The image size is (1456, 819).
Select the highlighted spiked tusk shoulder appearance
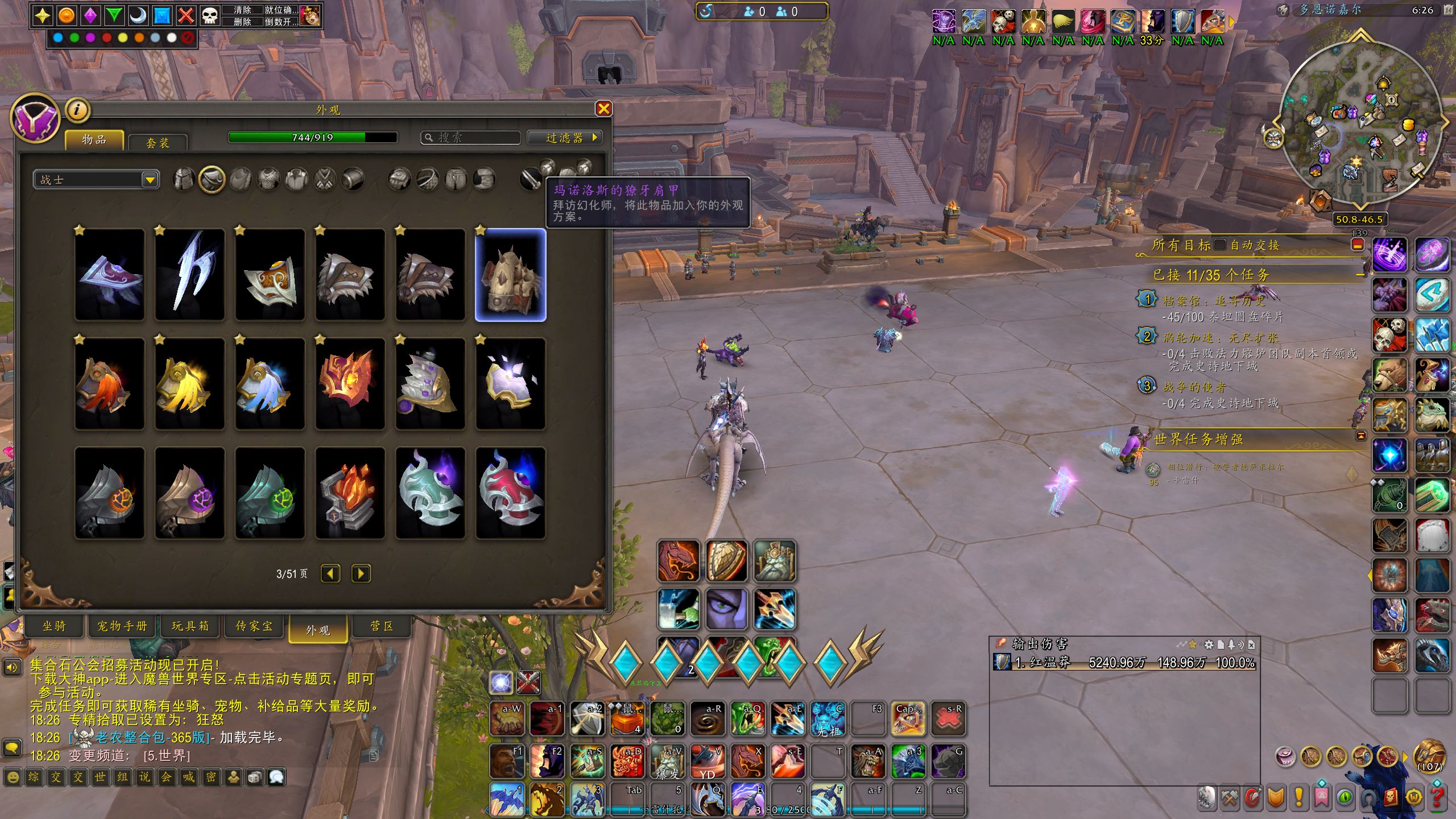[x=510, y=275]
